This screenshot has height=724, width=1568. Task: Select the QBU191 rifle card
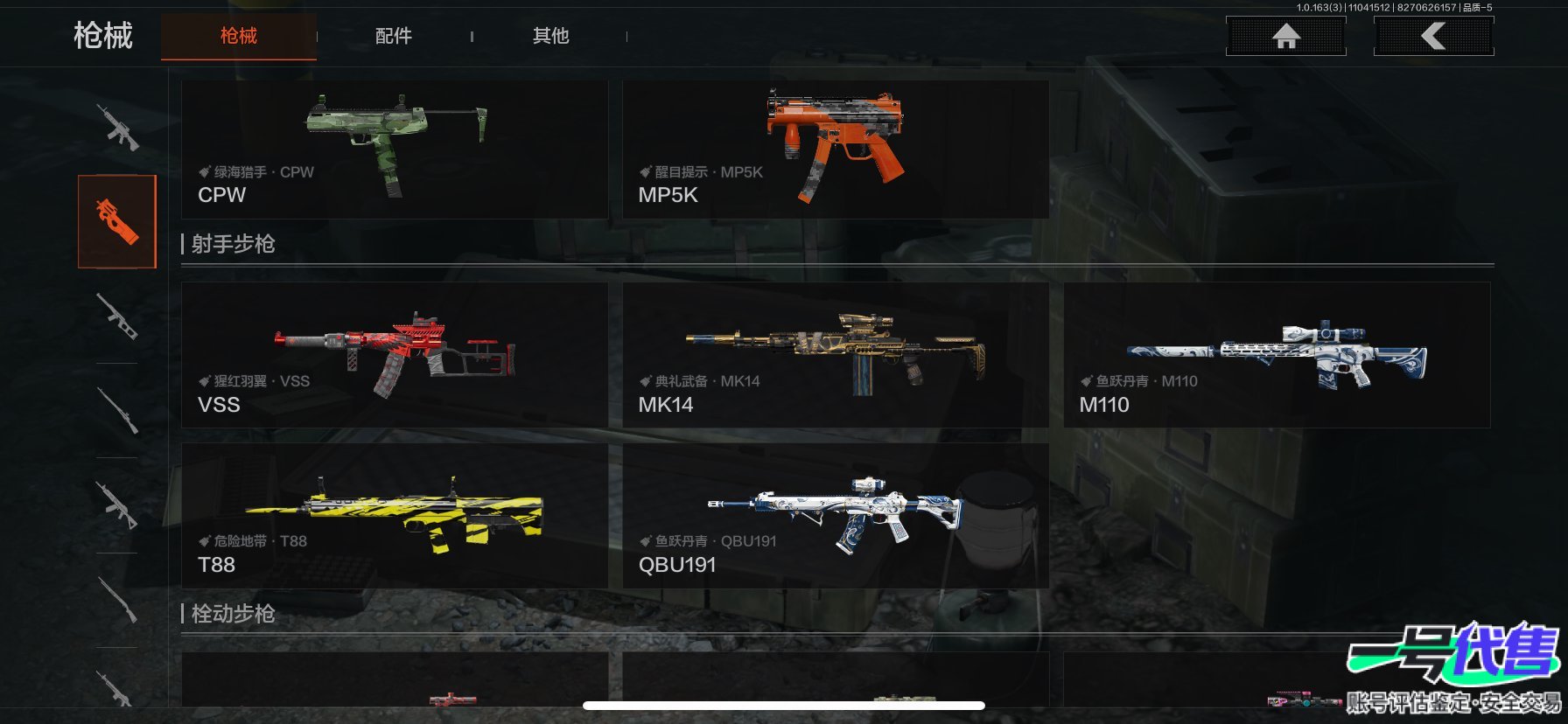click(835, 516)
